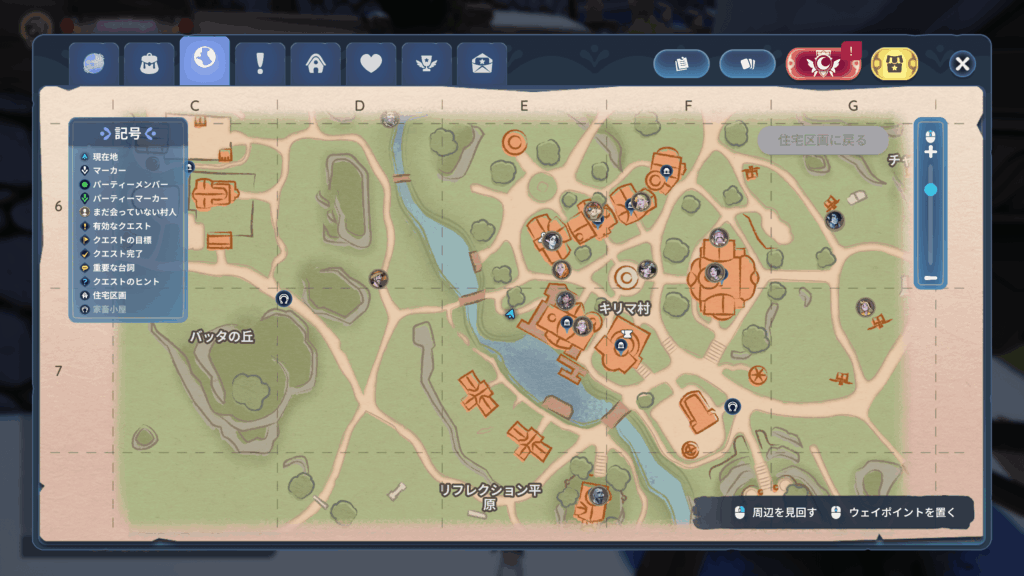Collapse the 記号 legend panel header
This screenshot has width=1024, height=576.
(128, 133)
